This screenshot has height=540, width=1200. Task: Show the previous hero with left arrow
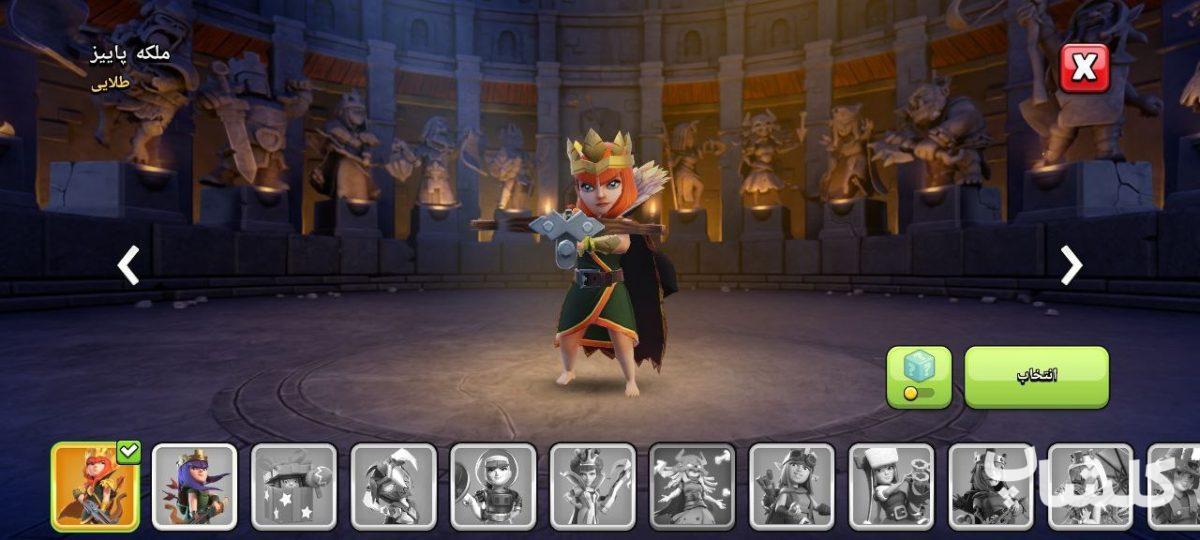(x=128, y=266)
